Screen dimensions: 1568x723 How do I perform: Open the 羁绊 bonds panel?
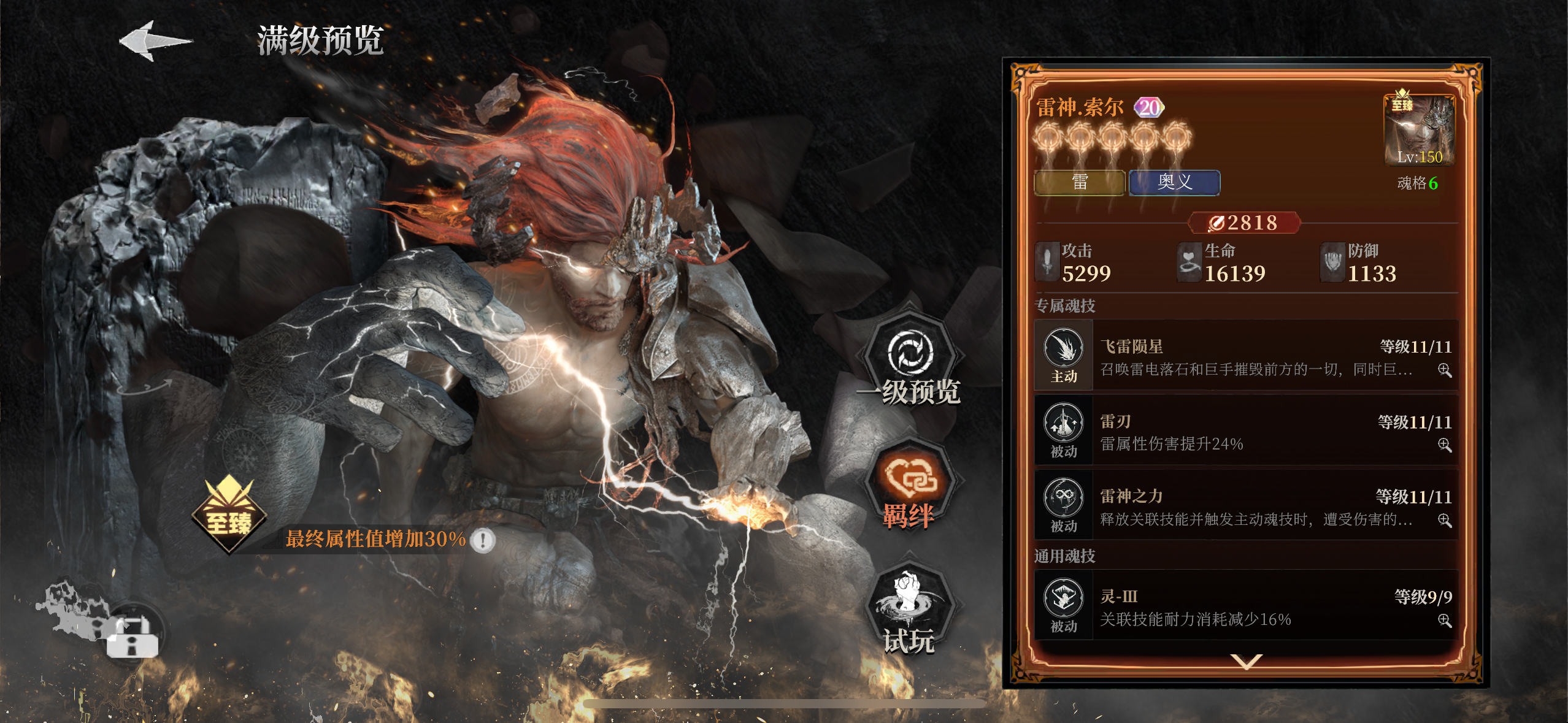(910, 488)
